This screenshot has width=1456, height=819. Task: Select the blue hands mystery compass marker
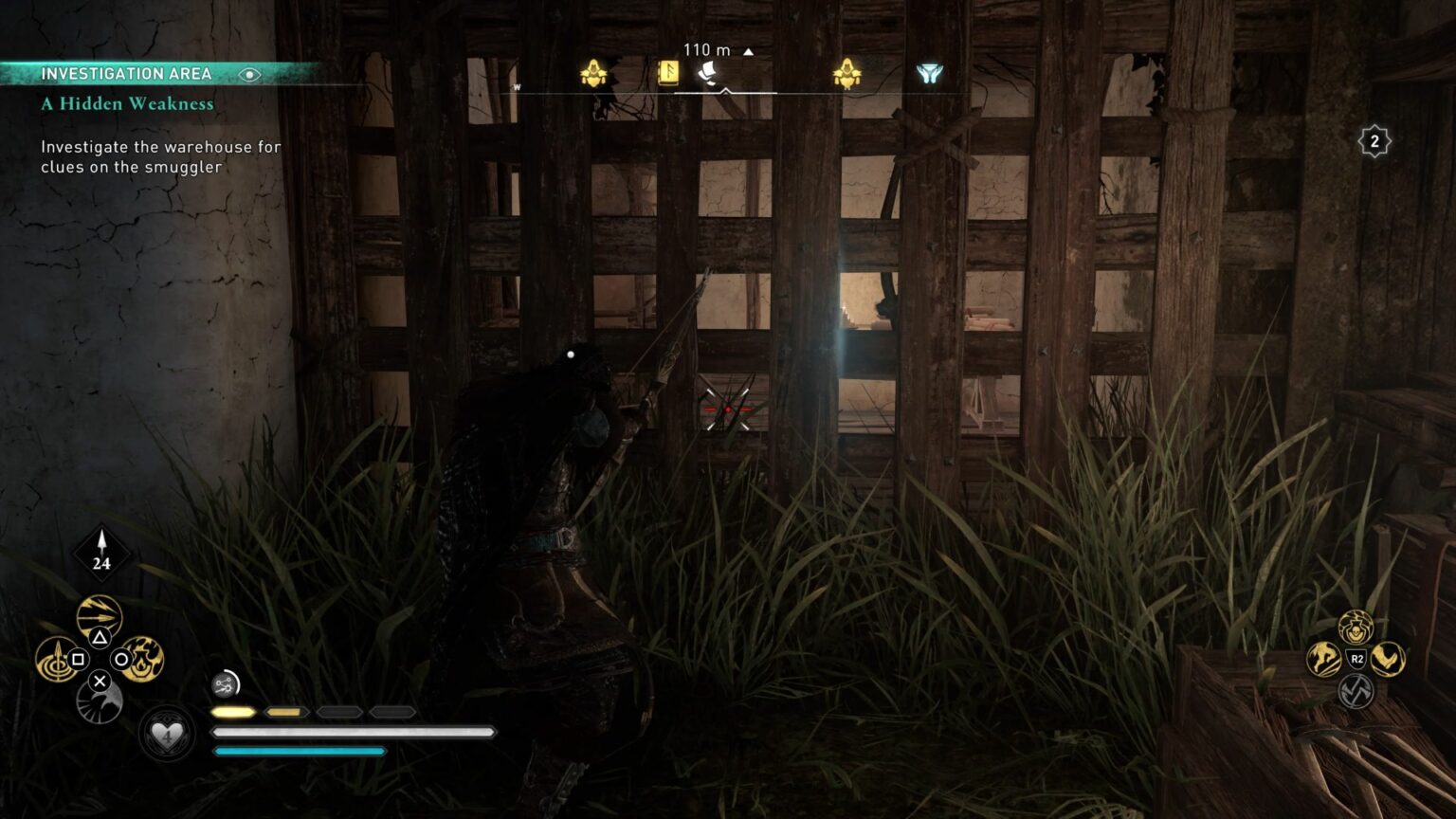point(929,74)
